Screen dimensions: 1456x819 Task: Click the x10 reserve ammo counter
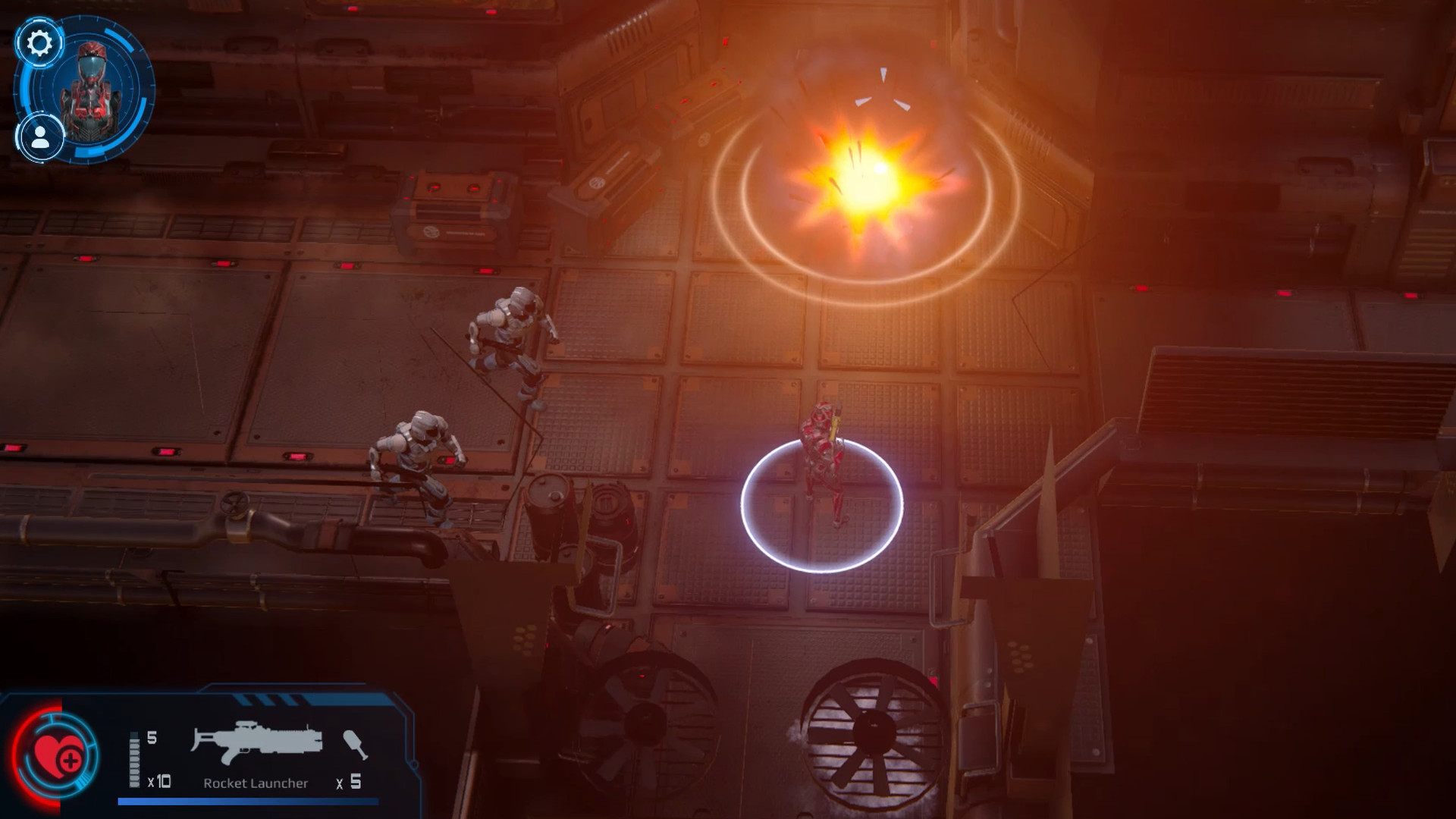click(158, 781)
